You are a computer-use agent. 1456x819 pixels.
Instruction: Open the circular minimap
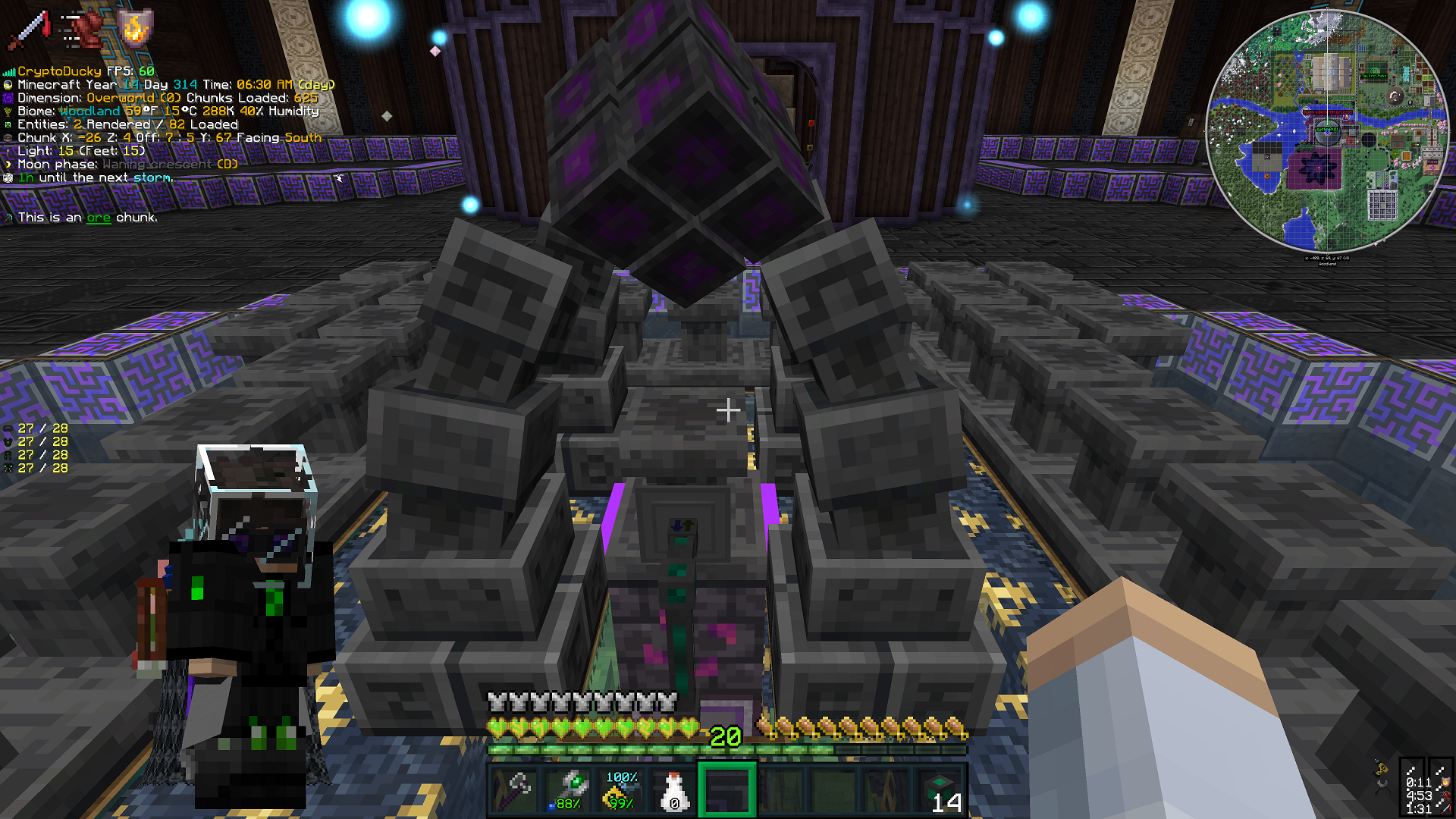1326,130
